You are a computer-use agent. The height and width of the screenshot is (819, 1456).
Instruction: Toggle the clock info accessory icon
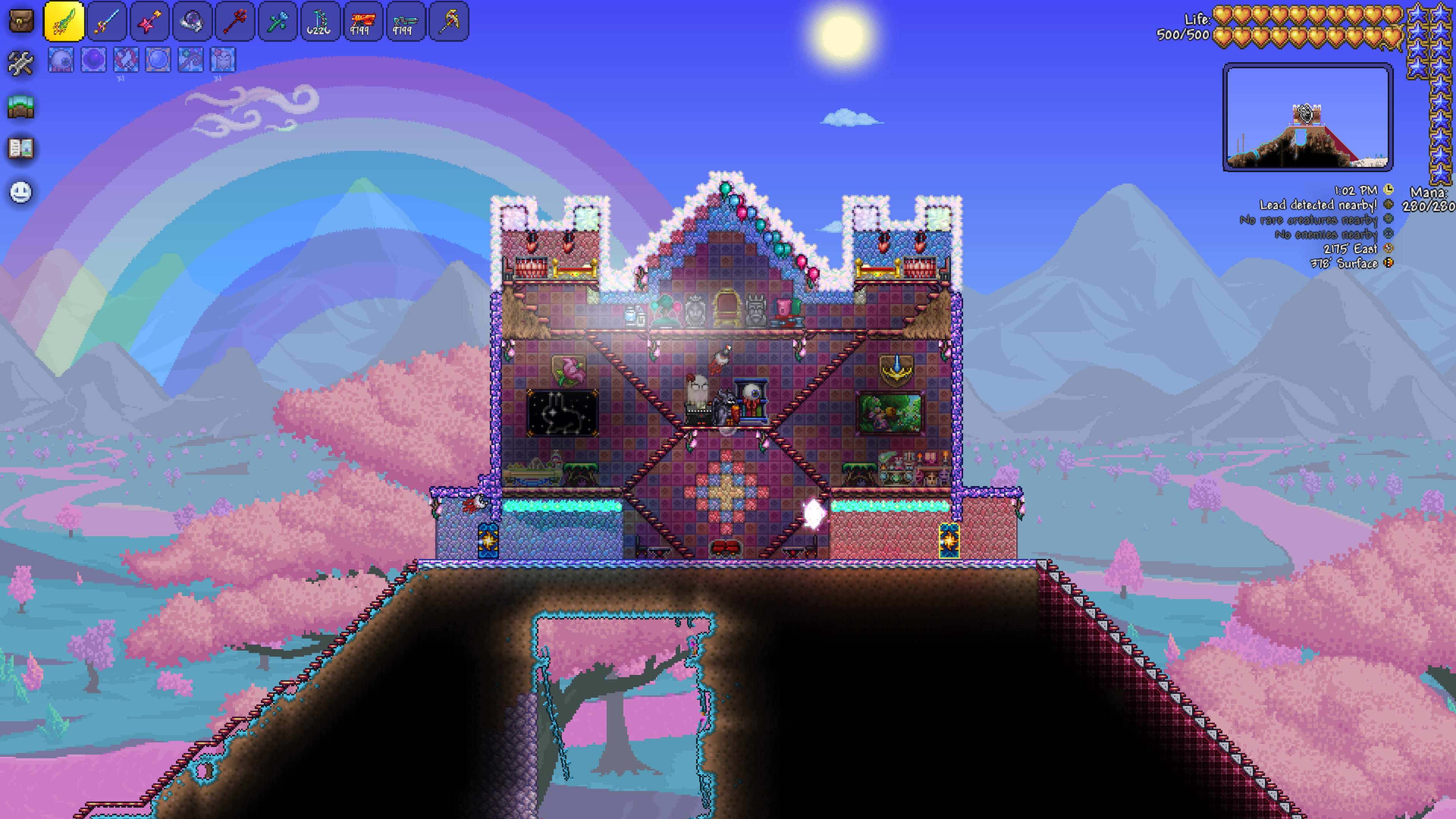point(1389,190)
